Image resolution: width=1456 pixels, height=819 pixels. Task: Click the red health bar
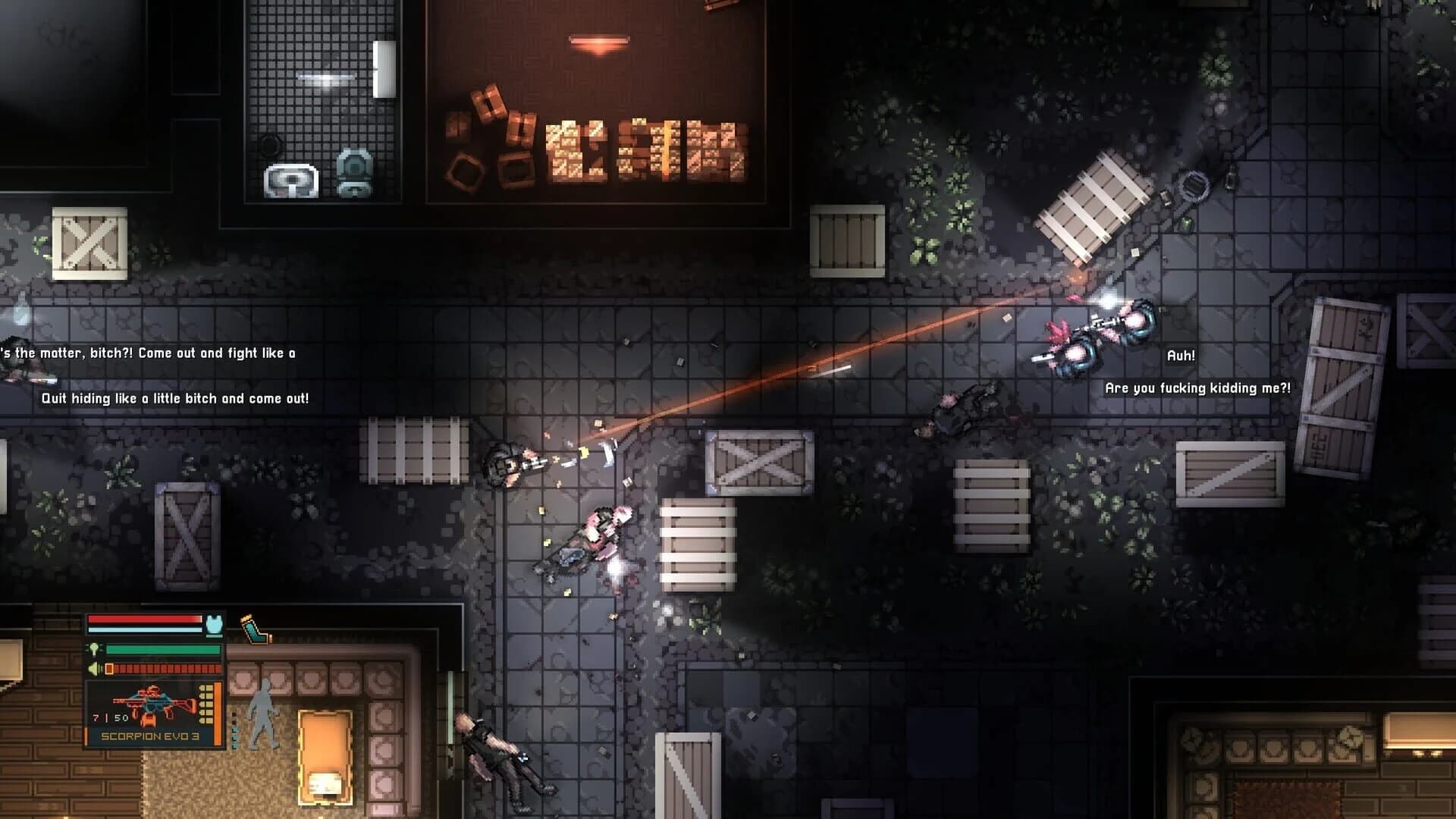click(x=145, y=619)
